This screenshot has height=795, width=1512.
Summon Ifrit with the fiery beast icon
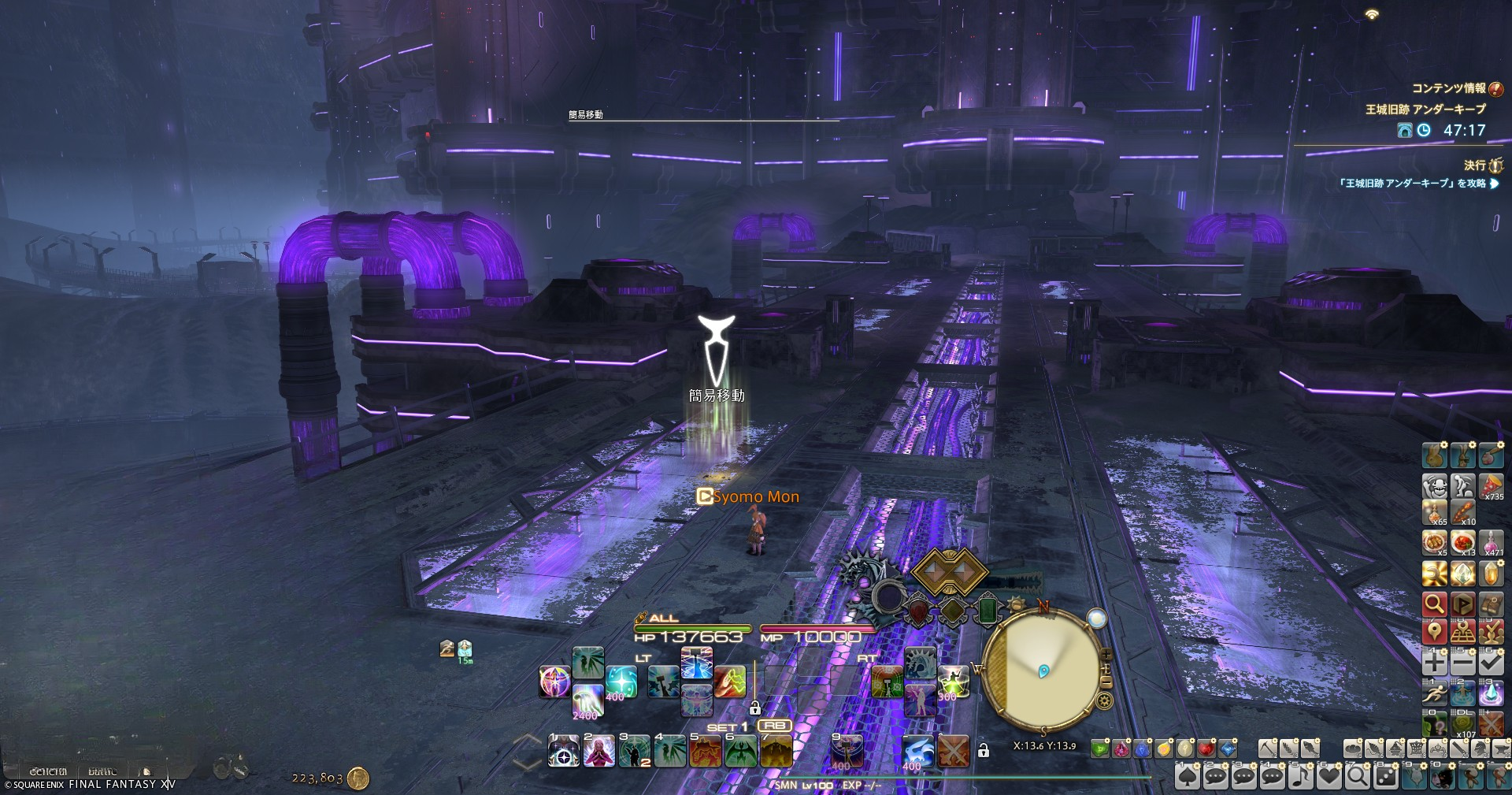[x=705, y=751]
